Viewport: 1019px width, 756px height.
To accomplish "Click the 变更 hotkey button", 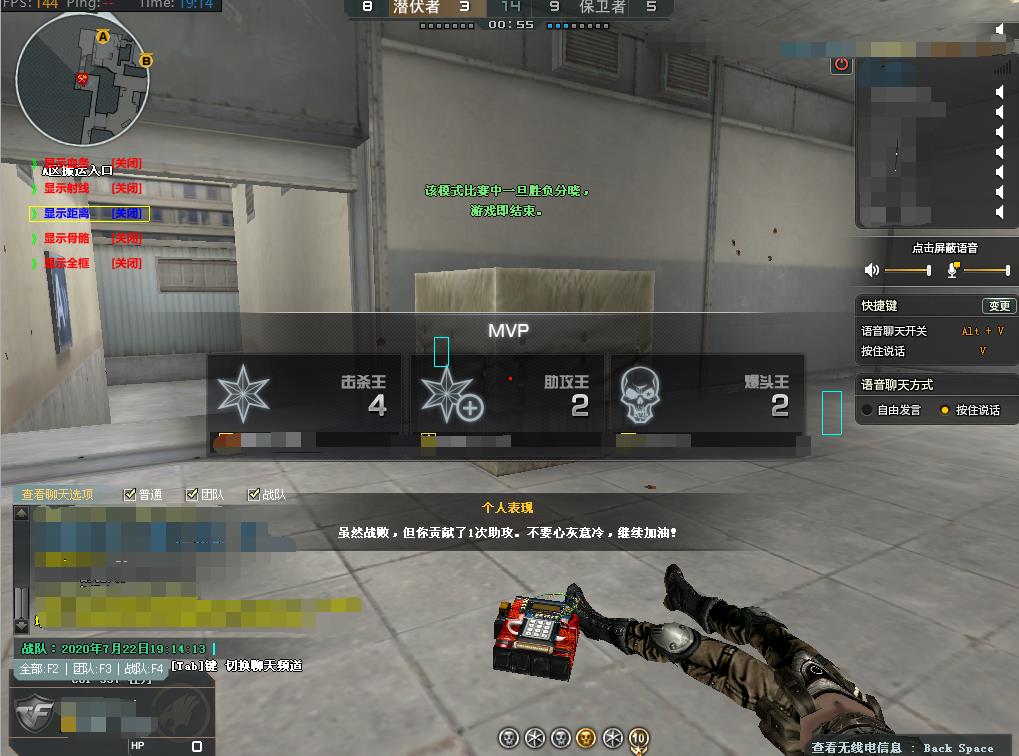I will tap(998, 306).
